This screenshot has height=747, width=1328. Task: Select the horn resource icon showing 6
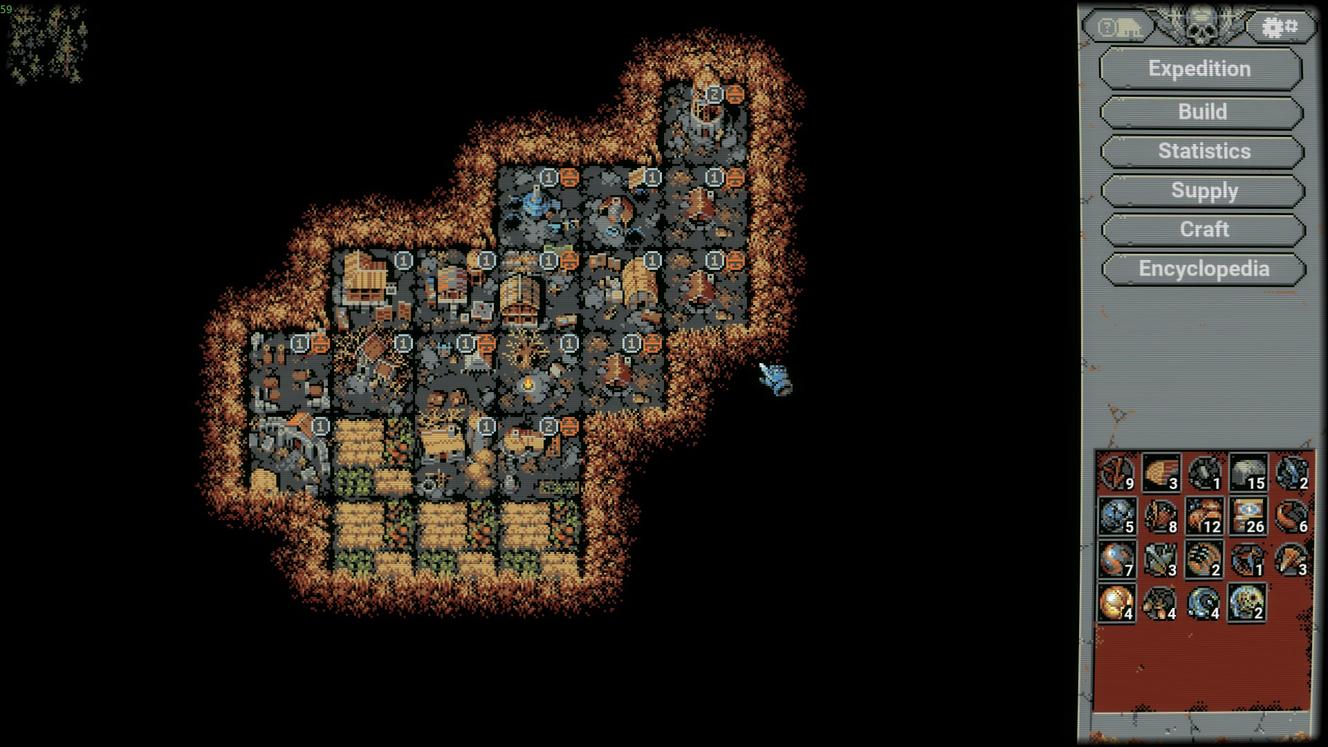[x=1290, y=515]
